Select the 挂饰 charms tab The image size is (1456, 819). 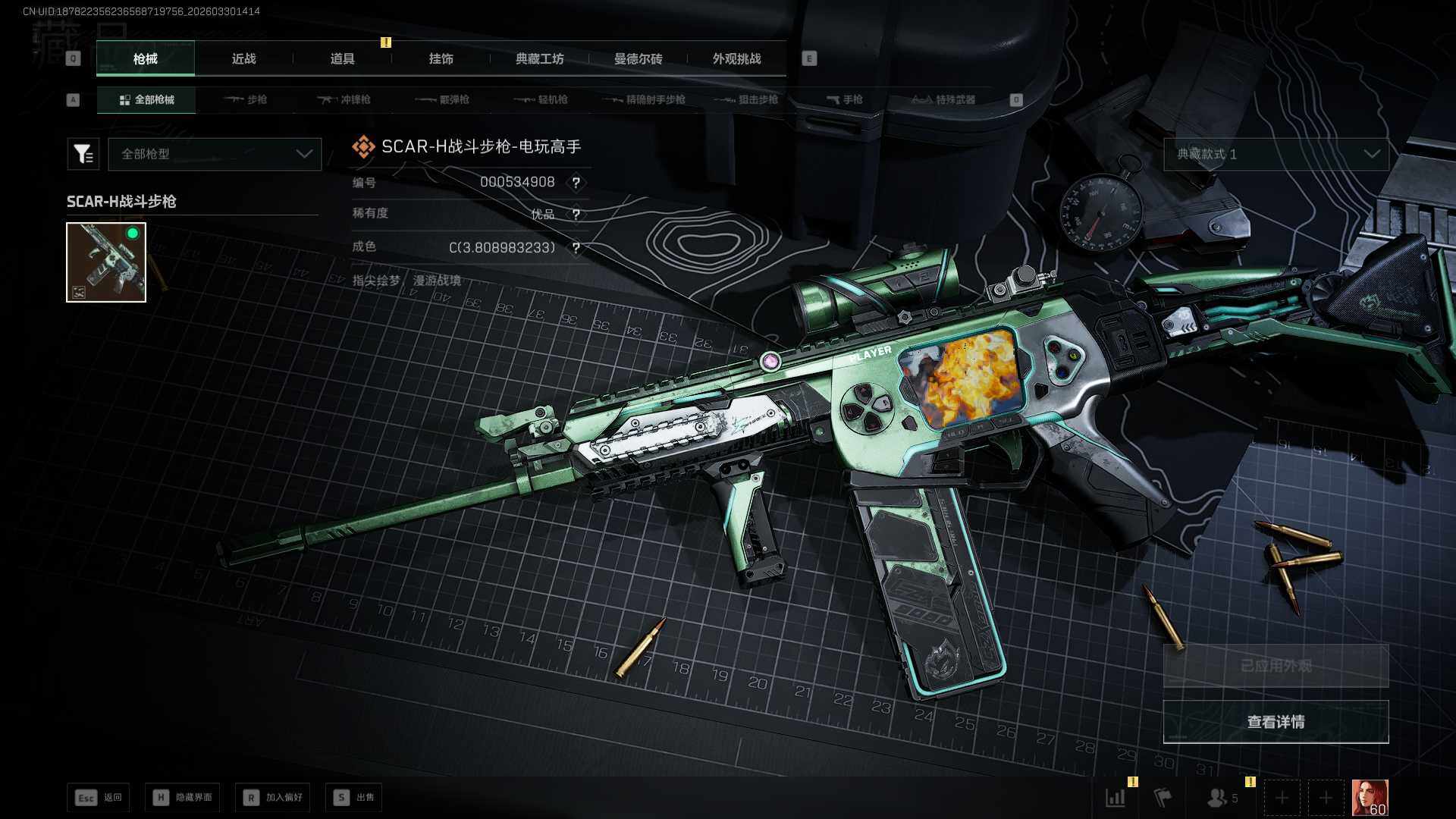(x=441, y=59)
